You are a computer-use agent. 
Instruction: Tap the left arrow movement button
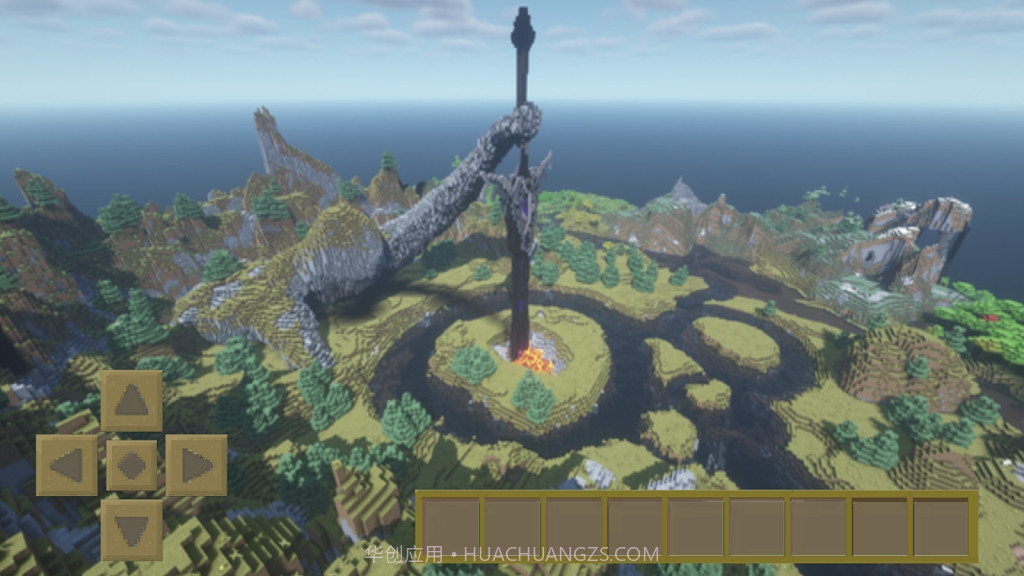[x=67, y=465]
